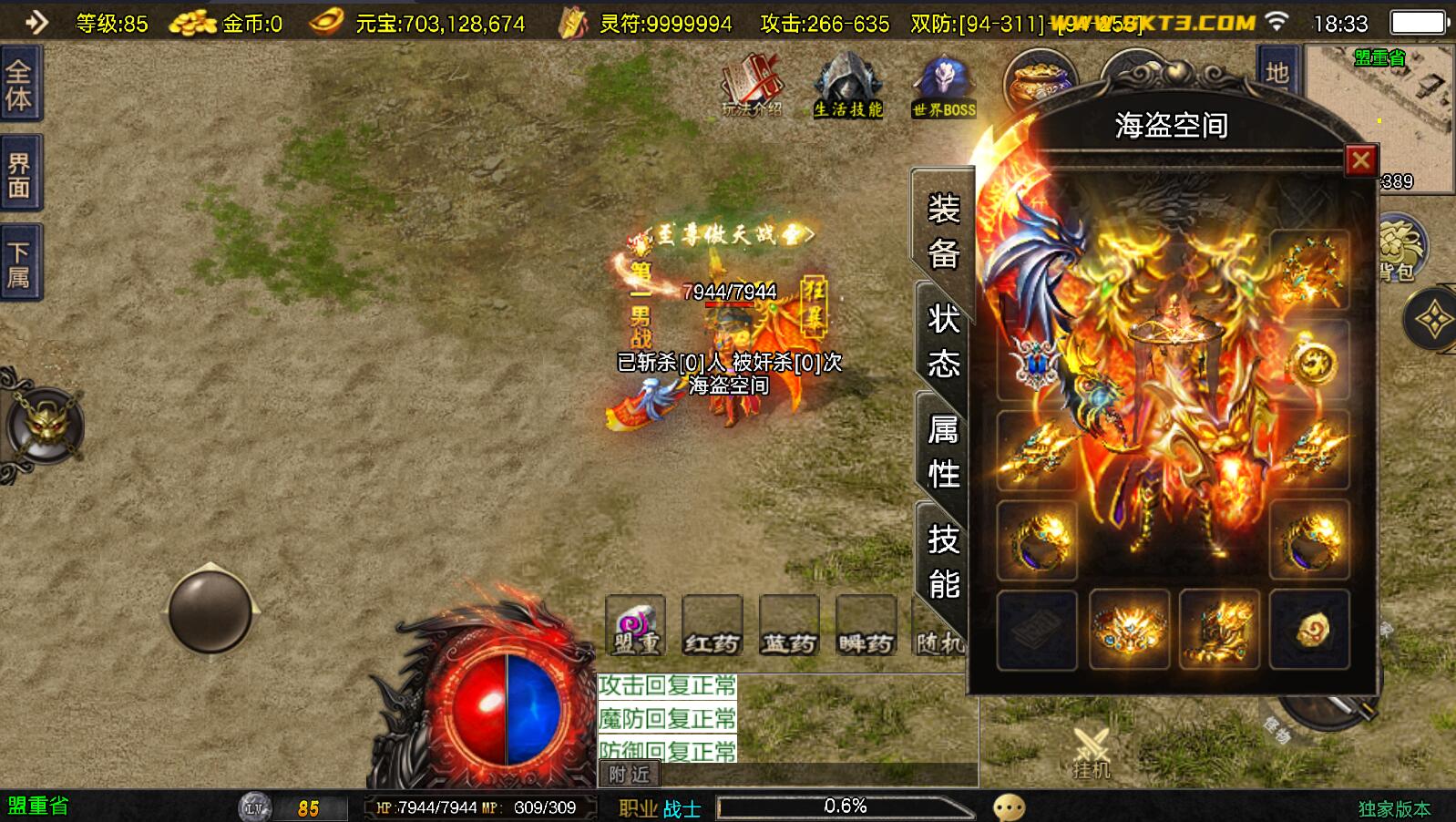
Task: Open the 玩法介绍 gameplay guide book
Action: [752, 87]
